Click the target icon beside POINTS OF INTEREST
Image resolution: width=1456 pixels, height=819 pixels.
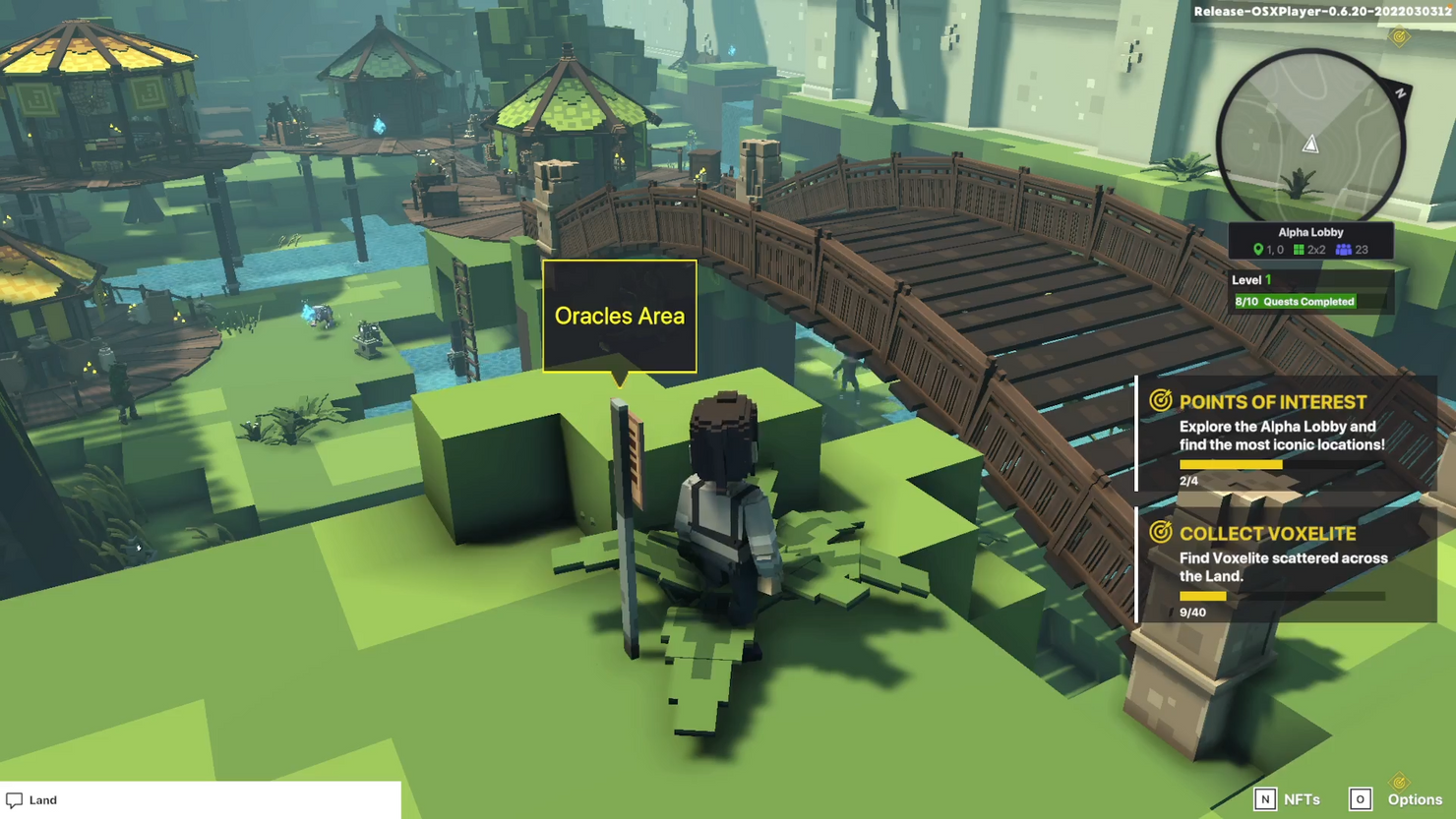[1161, 401]
